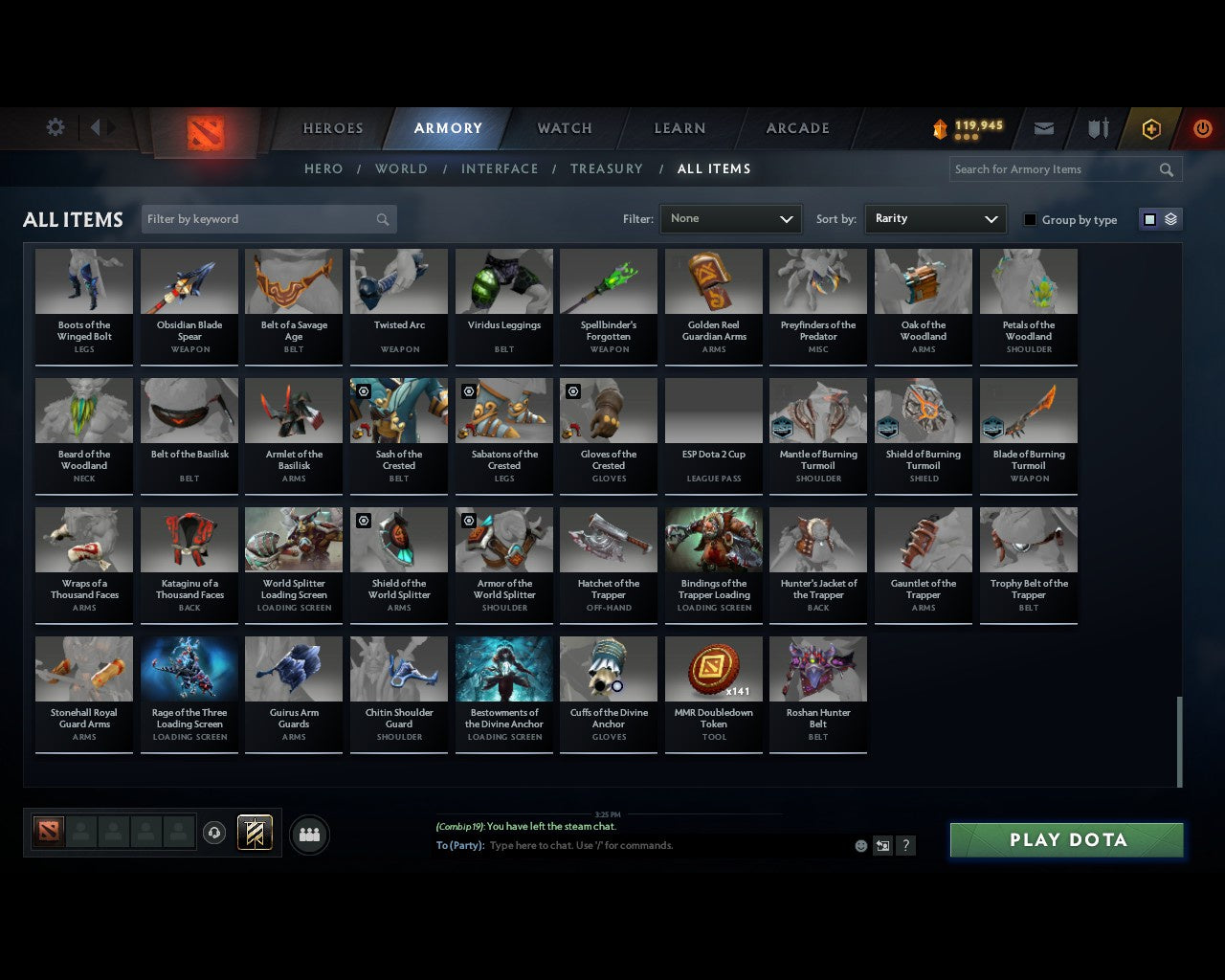
Task: Open the TREASURY section
Action: pyautogui.click(x=606, y=168)
